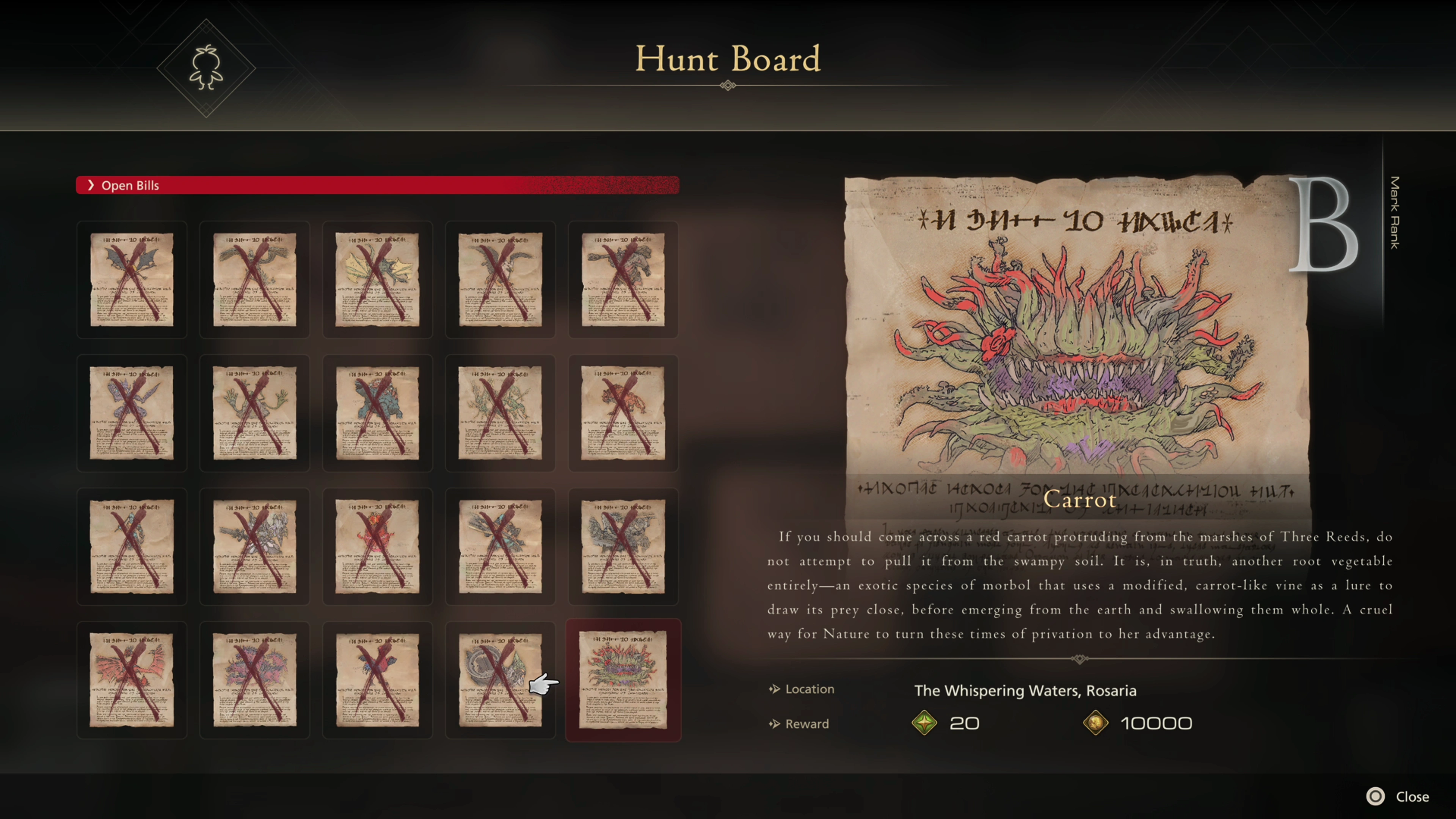Select the silver armored knight bill
This screenshot has width=1456, height=819.
[254, 546]
